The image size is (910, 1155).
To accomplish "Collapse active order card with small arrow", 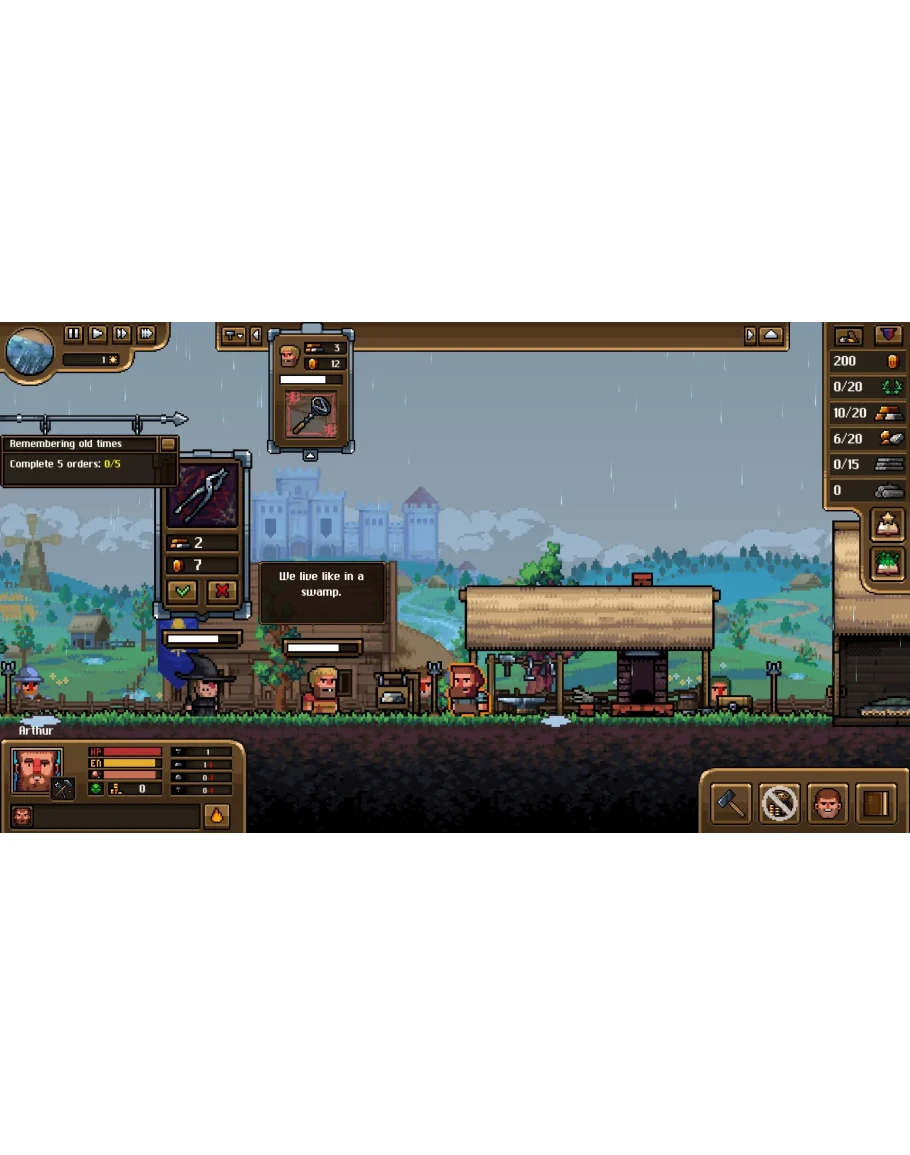I will (311, 456).
